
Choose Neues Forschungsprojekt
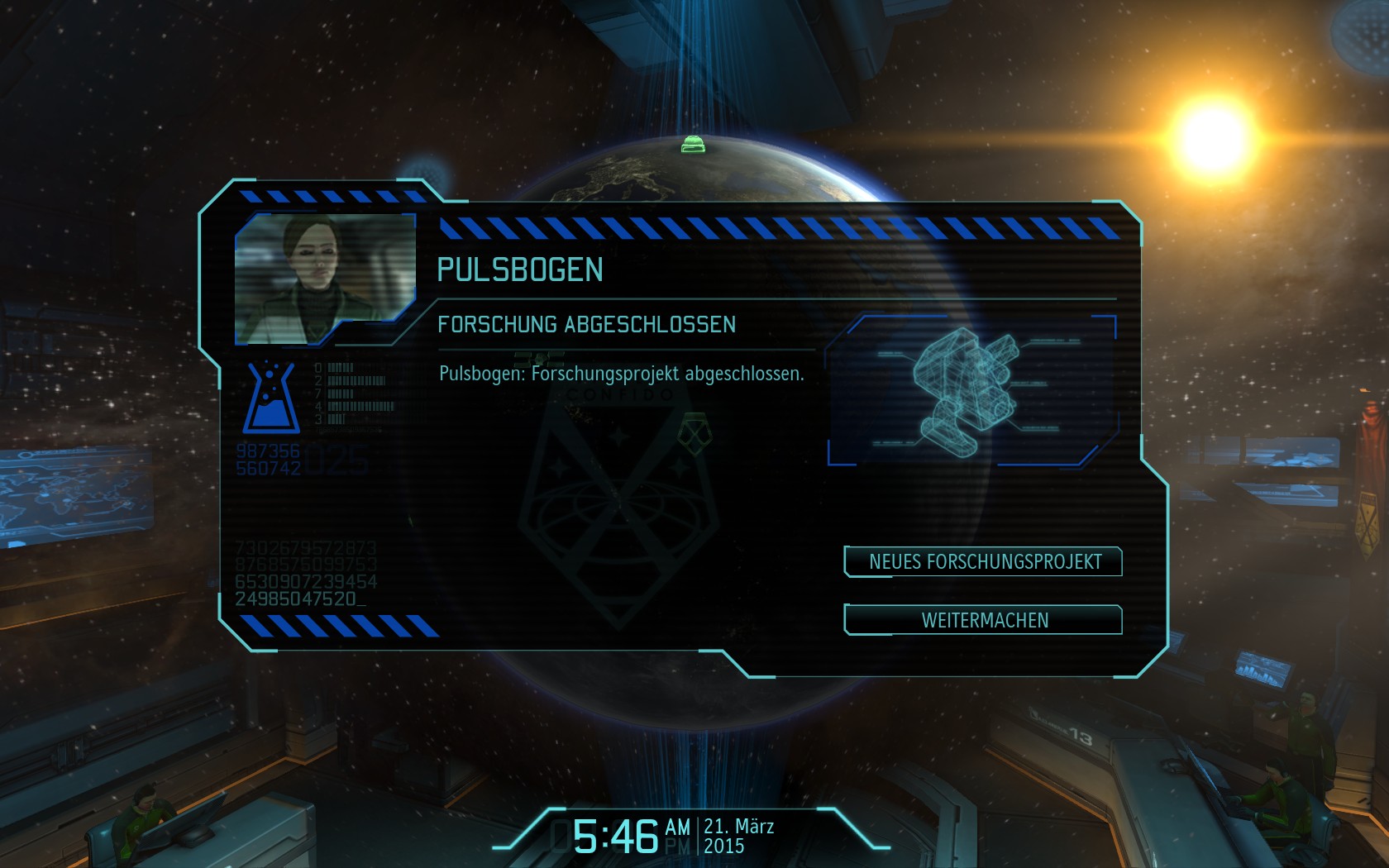(x=983, y=562)
